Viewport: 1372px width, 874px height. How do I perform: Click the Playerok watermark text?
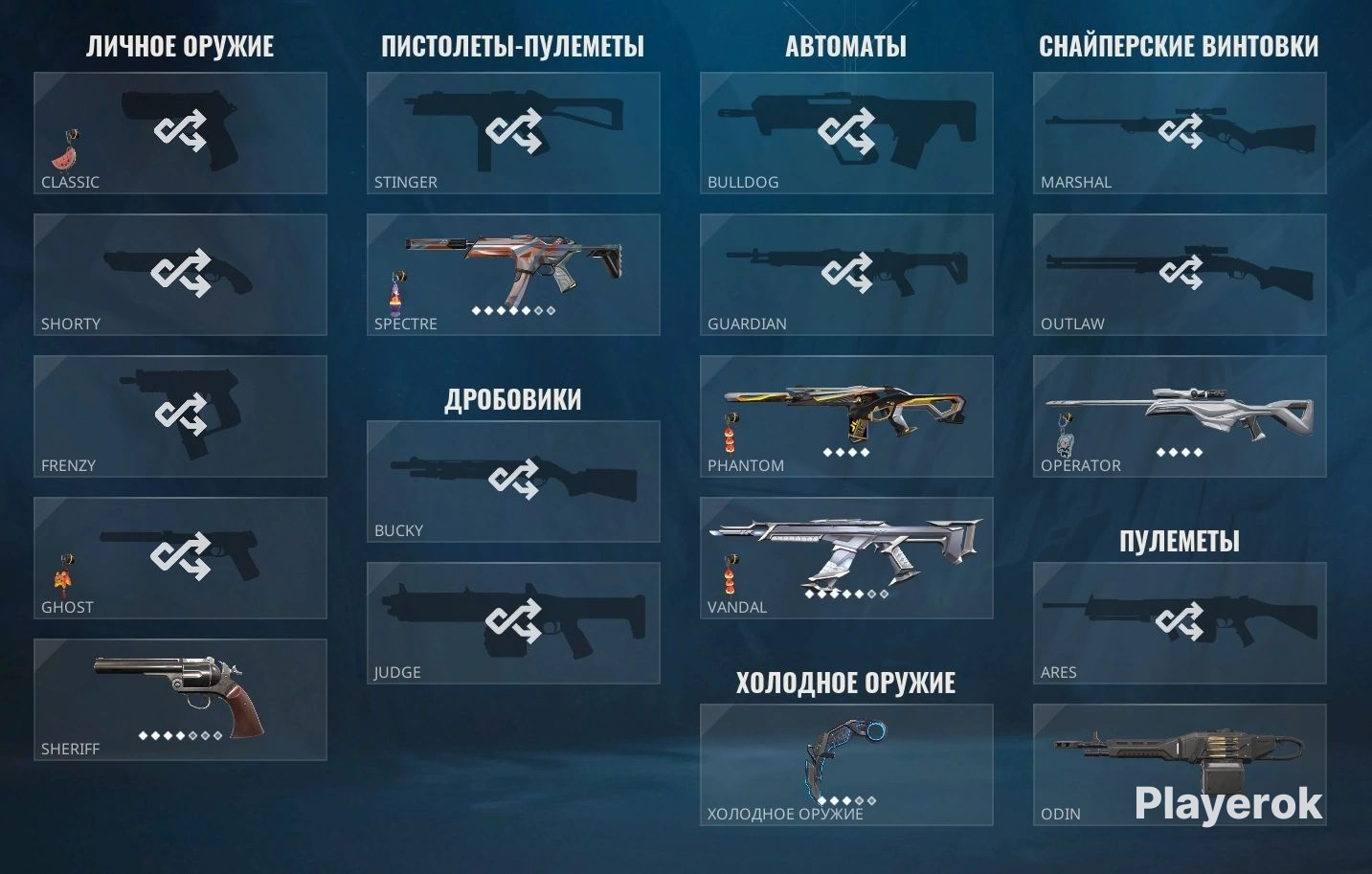(1228, 802)
